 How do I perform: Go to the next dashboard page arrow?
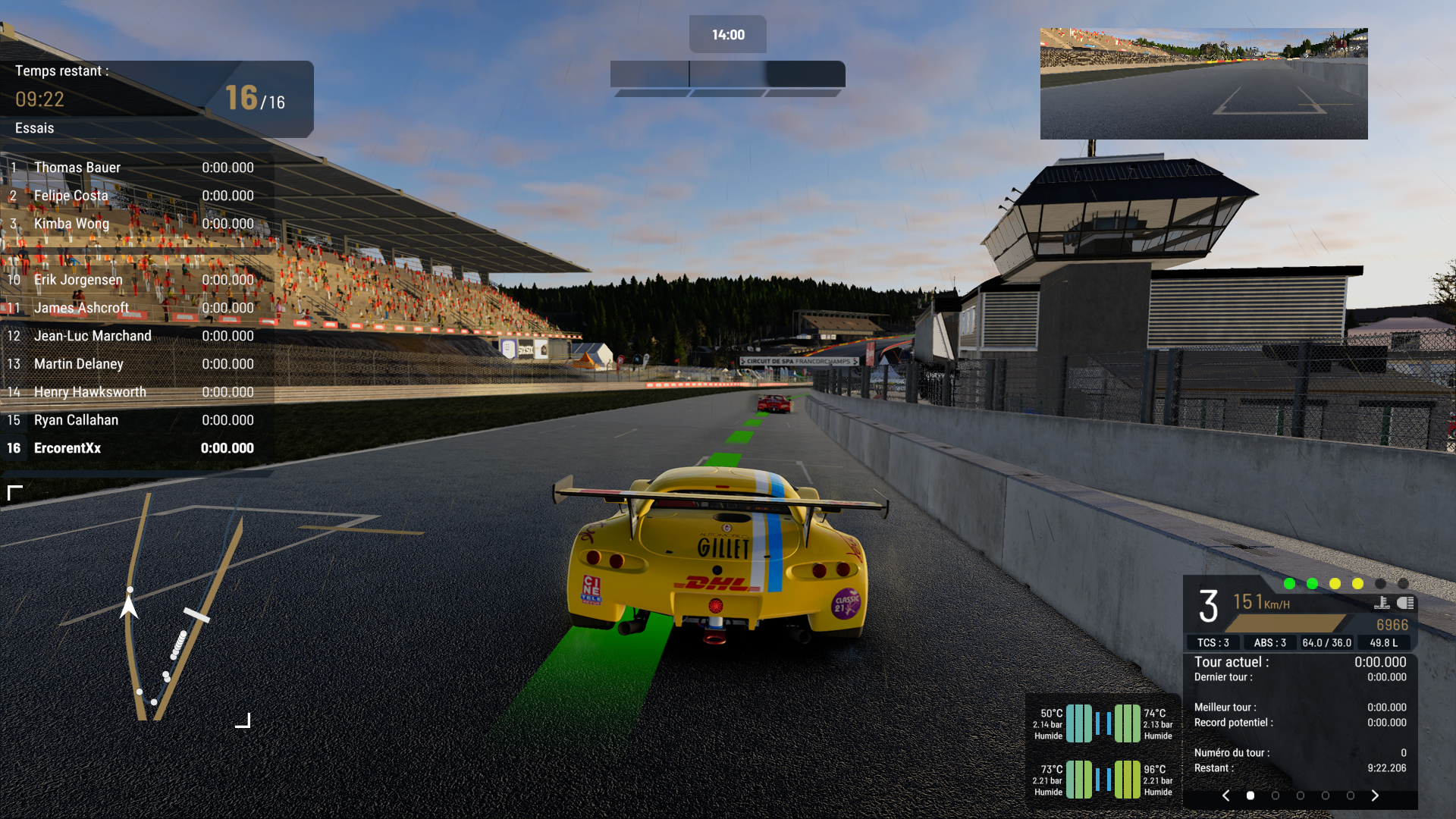click(1375, 795)
